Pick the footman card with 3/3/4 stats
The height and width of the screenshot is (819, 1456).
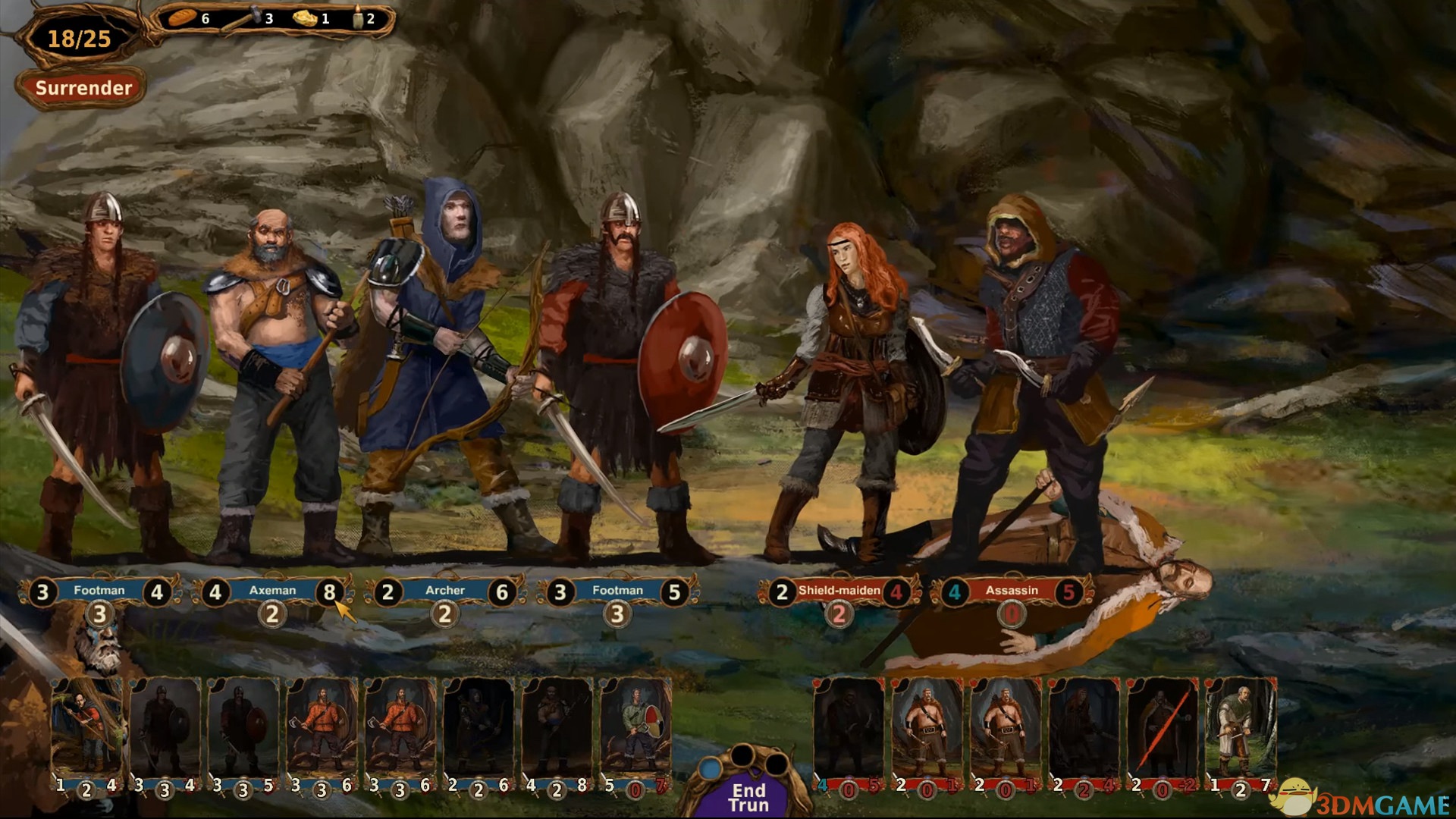point(165,730)
